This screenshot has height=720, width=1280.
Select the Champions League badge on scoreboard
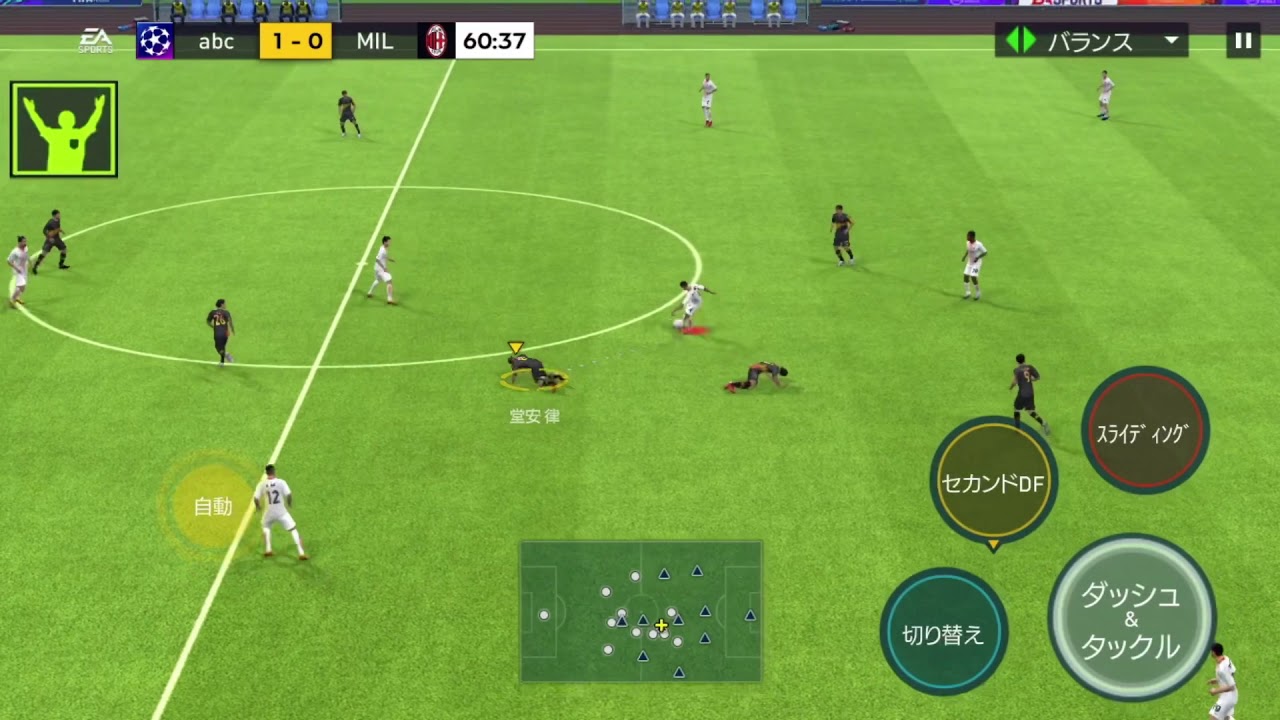155,42
